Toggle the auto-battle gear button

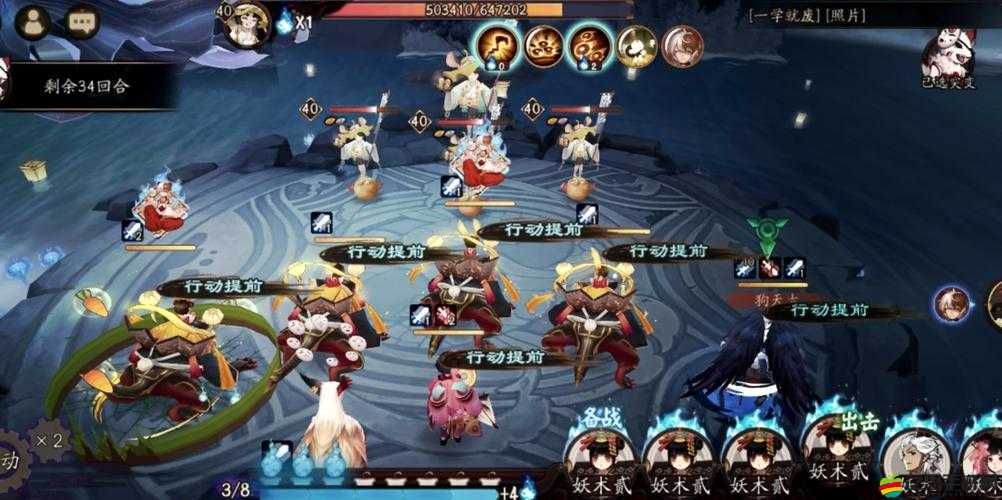[10, 462]
